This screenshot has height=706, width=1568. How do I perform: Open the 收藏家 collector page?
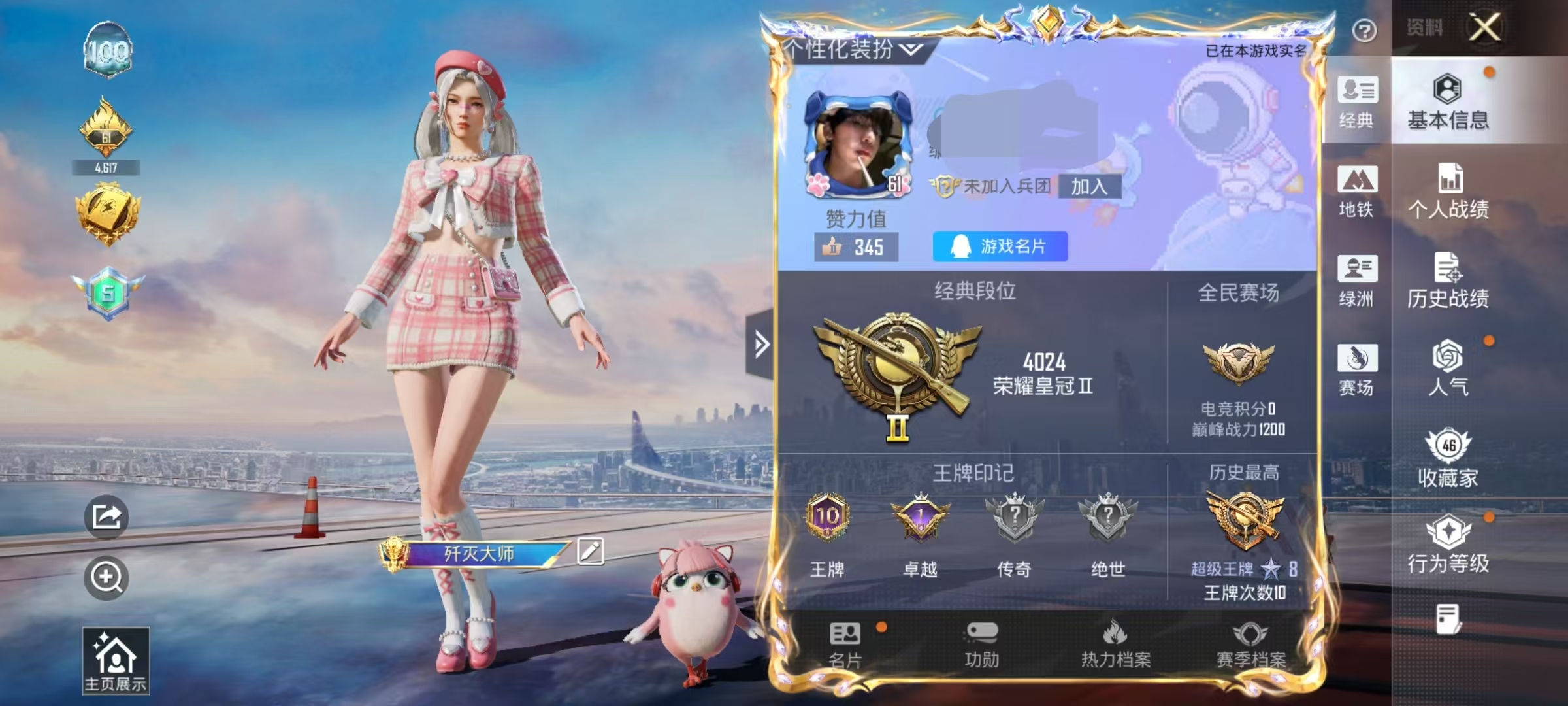coord(1448,458)
